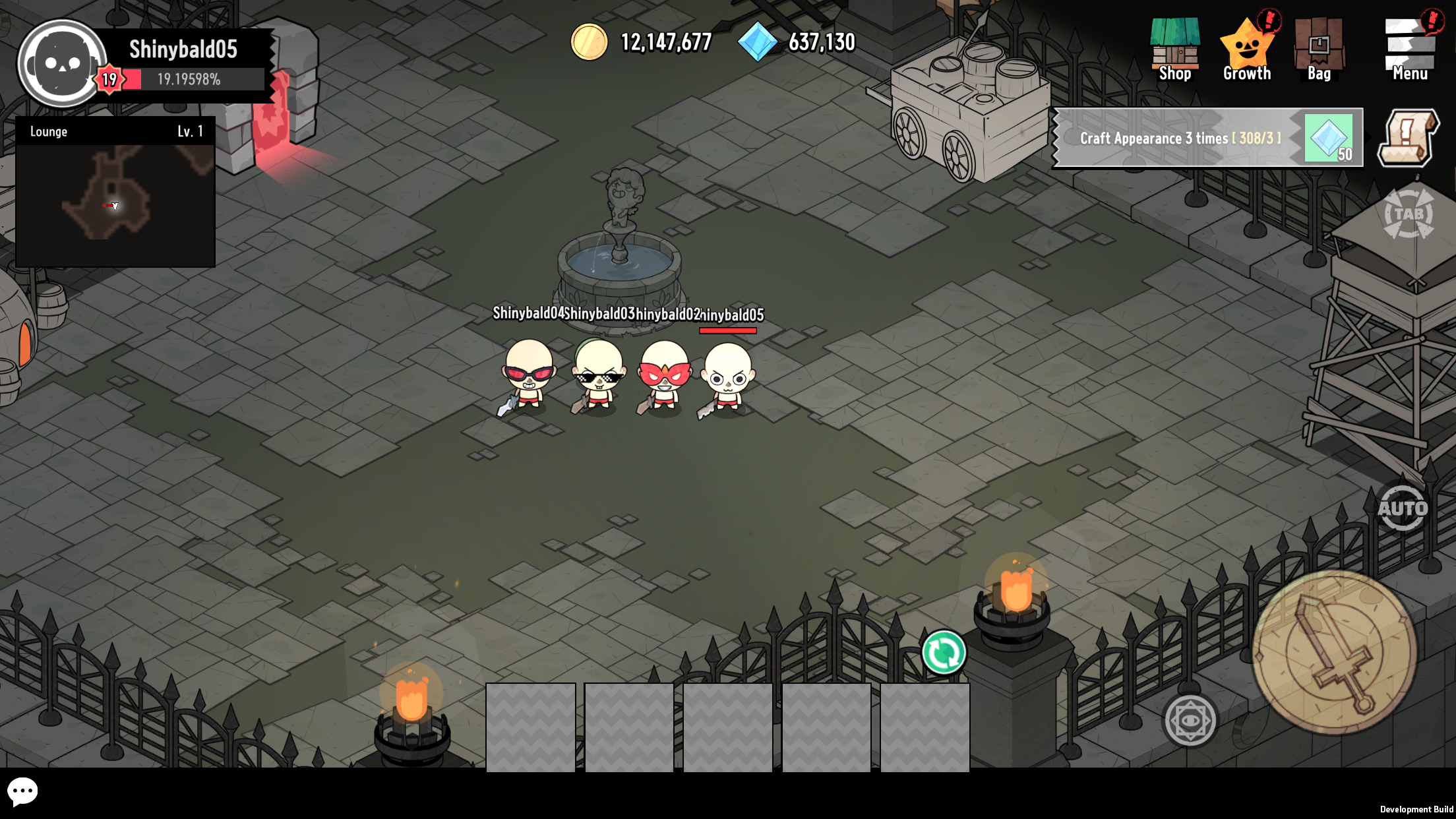1456x819 pixels.
Task: Open the chat bubble
Action: tap(24, 791)
